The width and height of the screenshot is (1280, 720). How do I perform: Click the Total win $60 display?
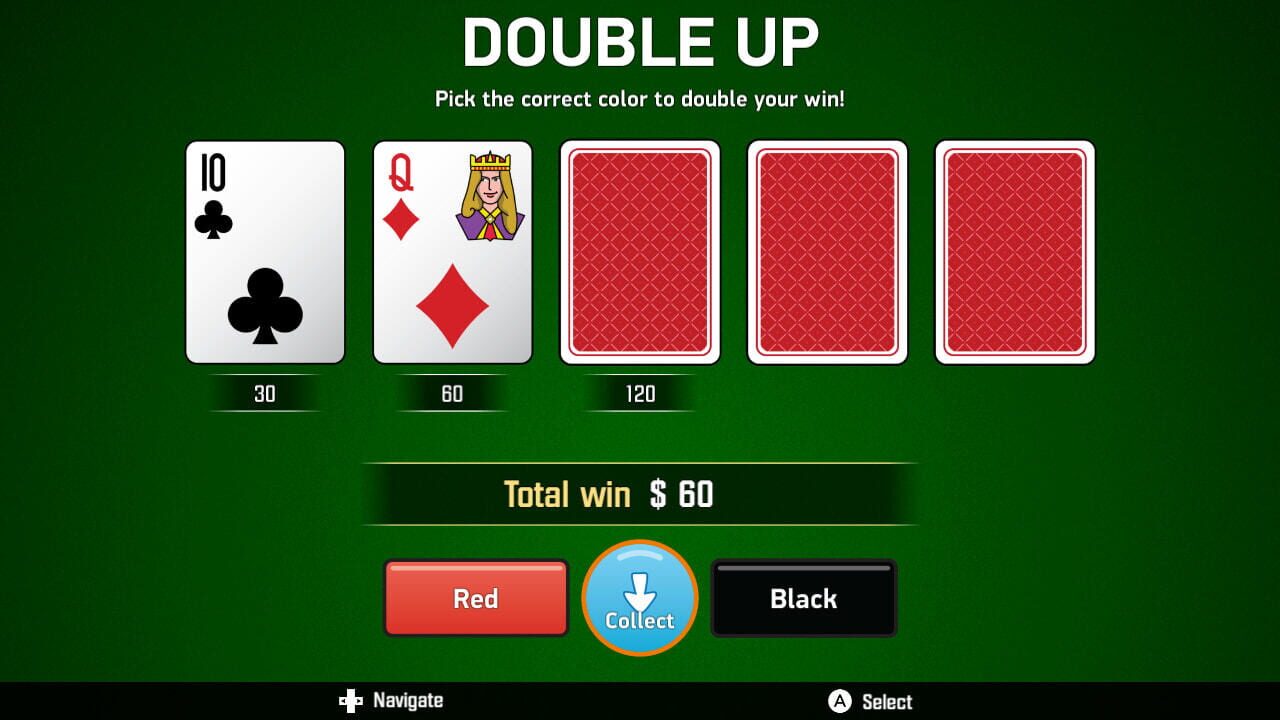coord(640,492)
